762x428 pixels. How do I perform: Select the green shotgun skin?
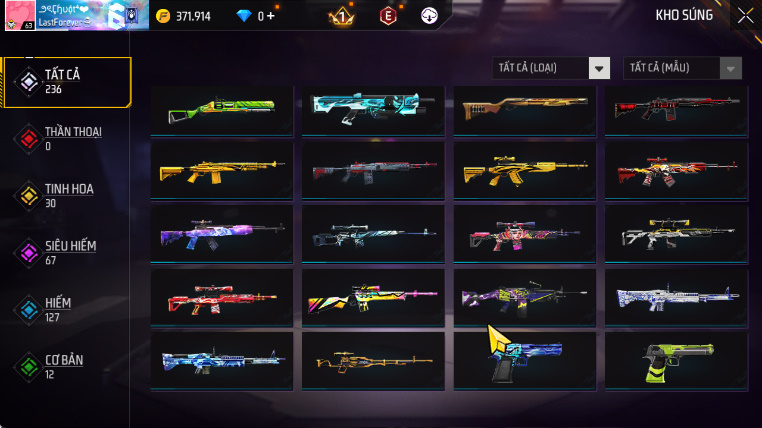coord(221,109)
